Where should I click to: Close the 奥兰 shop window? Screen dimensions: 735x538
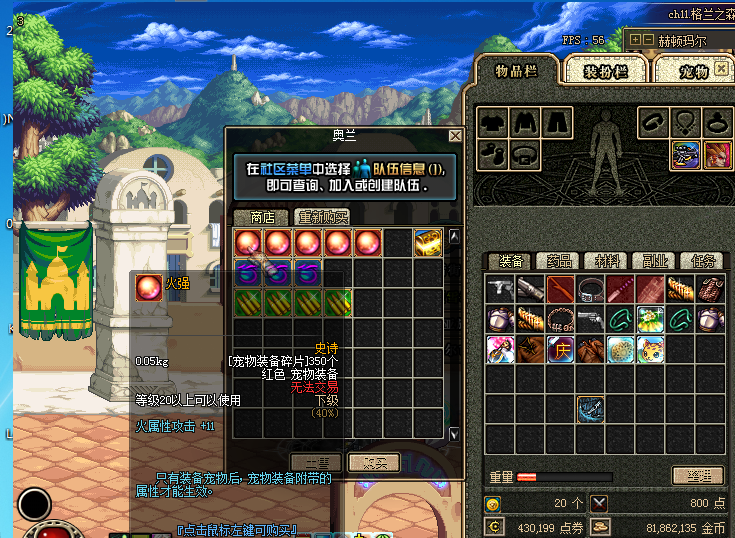[x=455, y=136]
